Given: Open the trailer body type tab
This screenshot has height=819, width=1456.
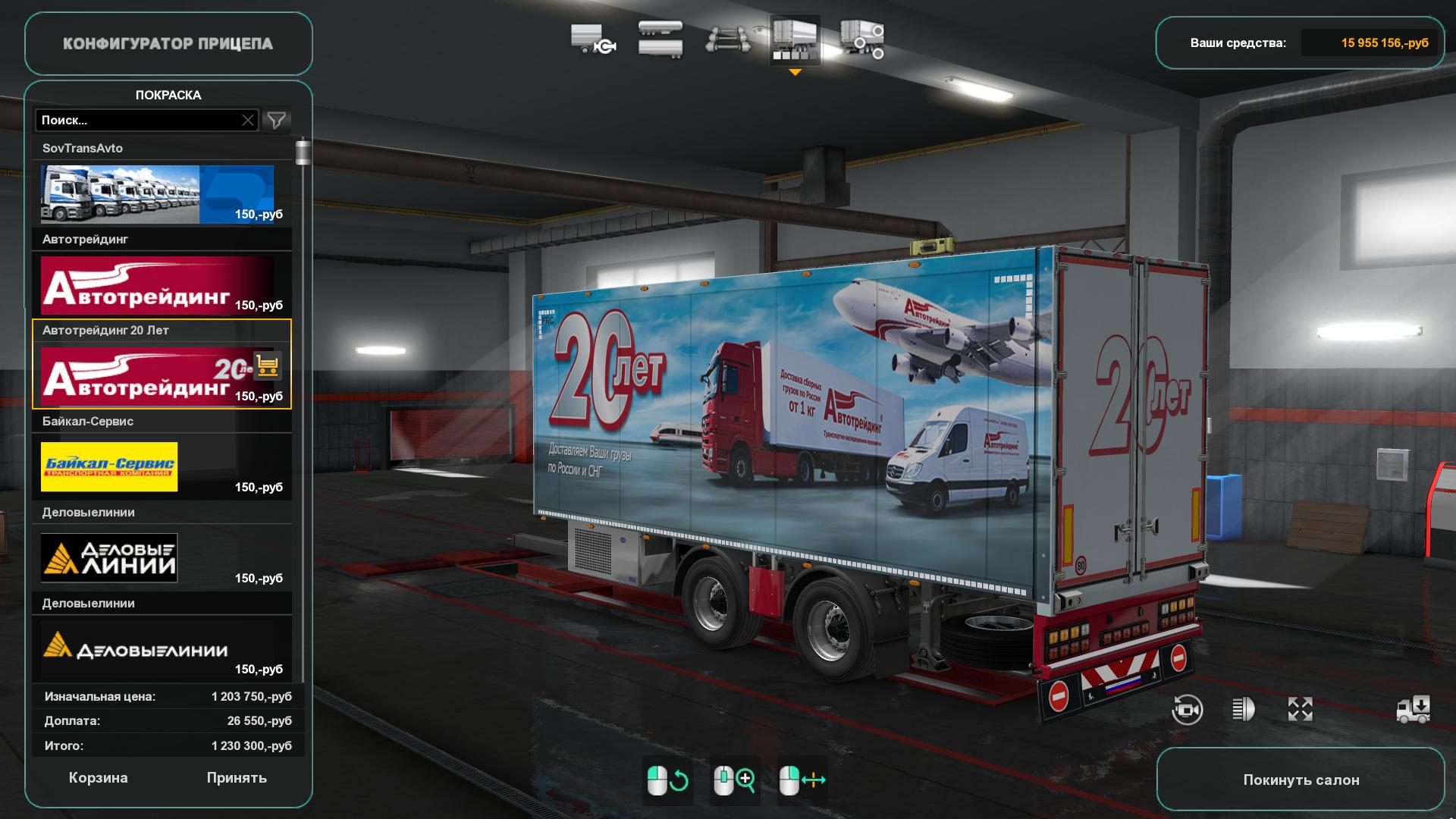Looking at the screenshot, I should (660, 39).
